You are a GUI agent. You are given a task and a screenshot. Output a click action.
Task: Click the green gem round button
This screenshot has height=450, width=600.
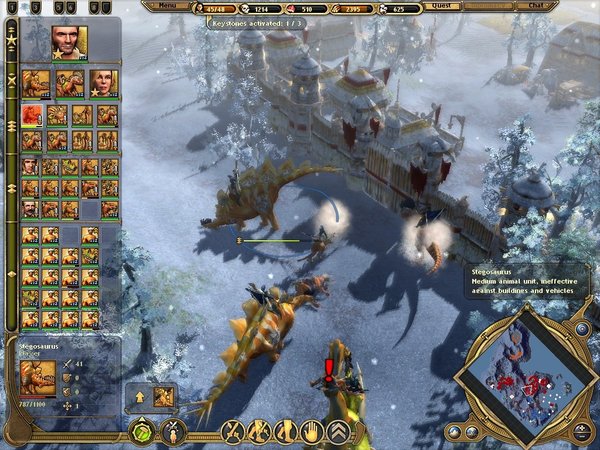141,433
